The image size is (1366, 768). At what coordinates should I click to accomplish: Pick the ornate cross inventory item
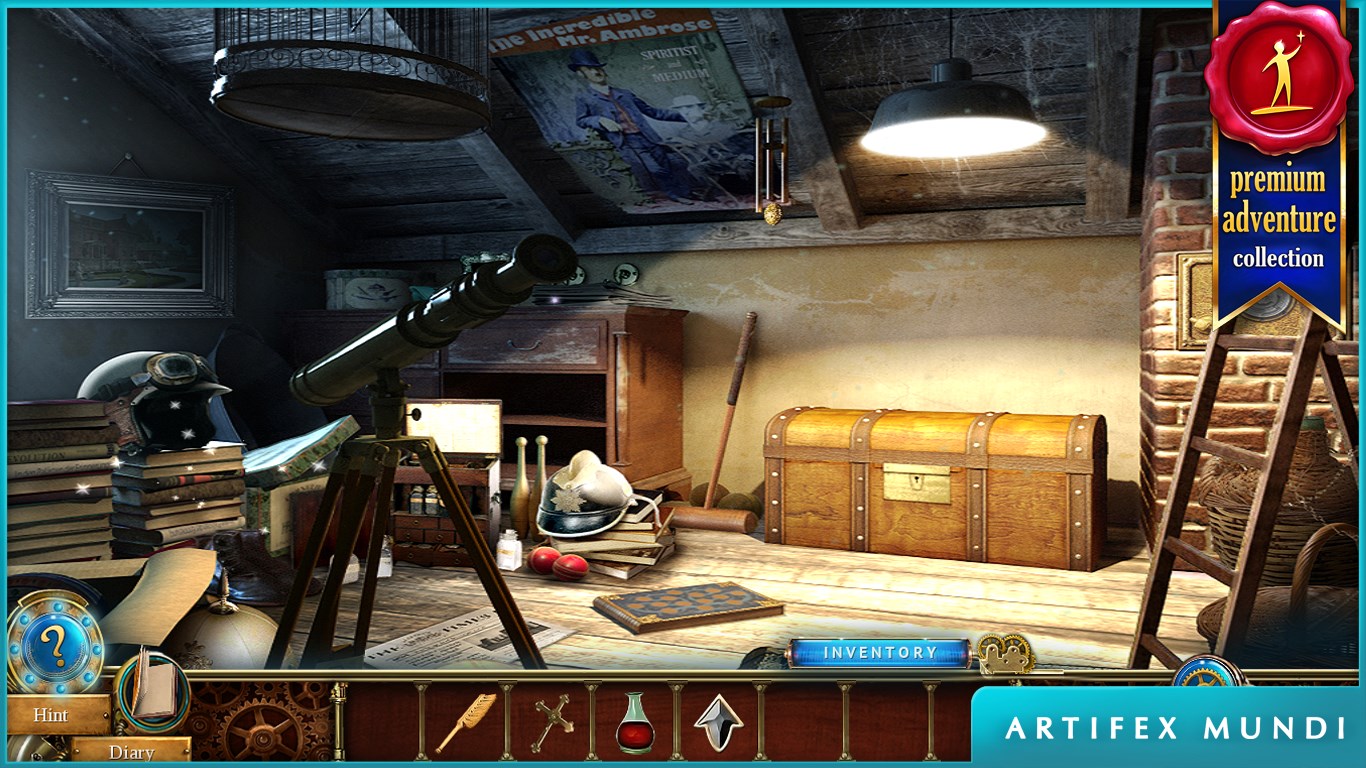click(x=549, y=722)
